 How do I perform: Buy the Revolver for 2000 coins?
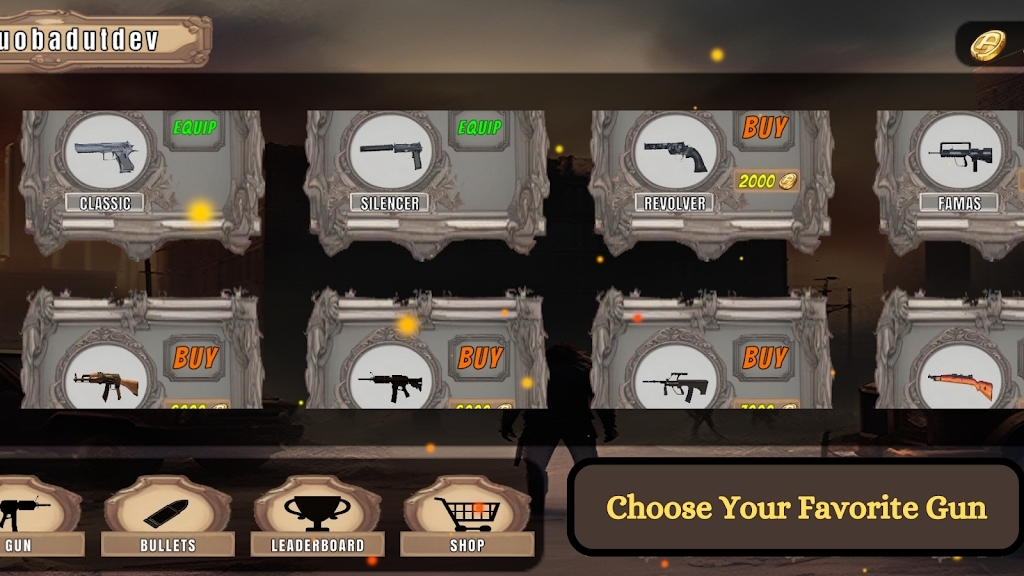765,128
